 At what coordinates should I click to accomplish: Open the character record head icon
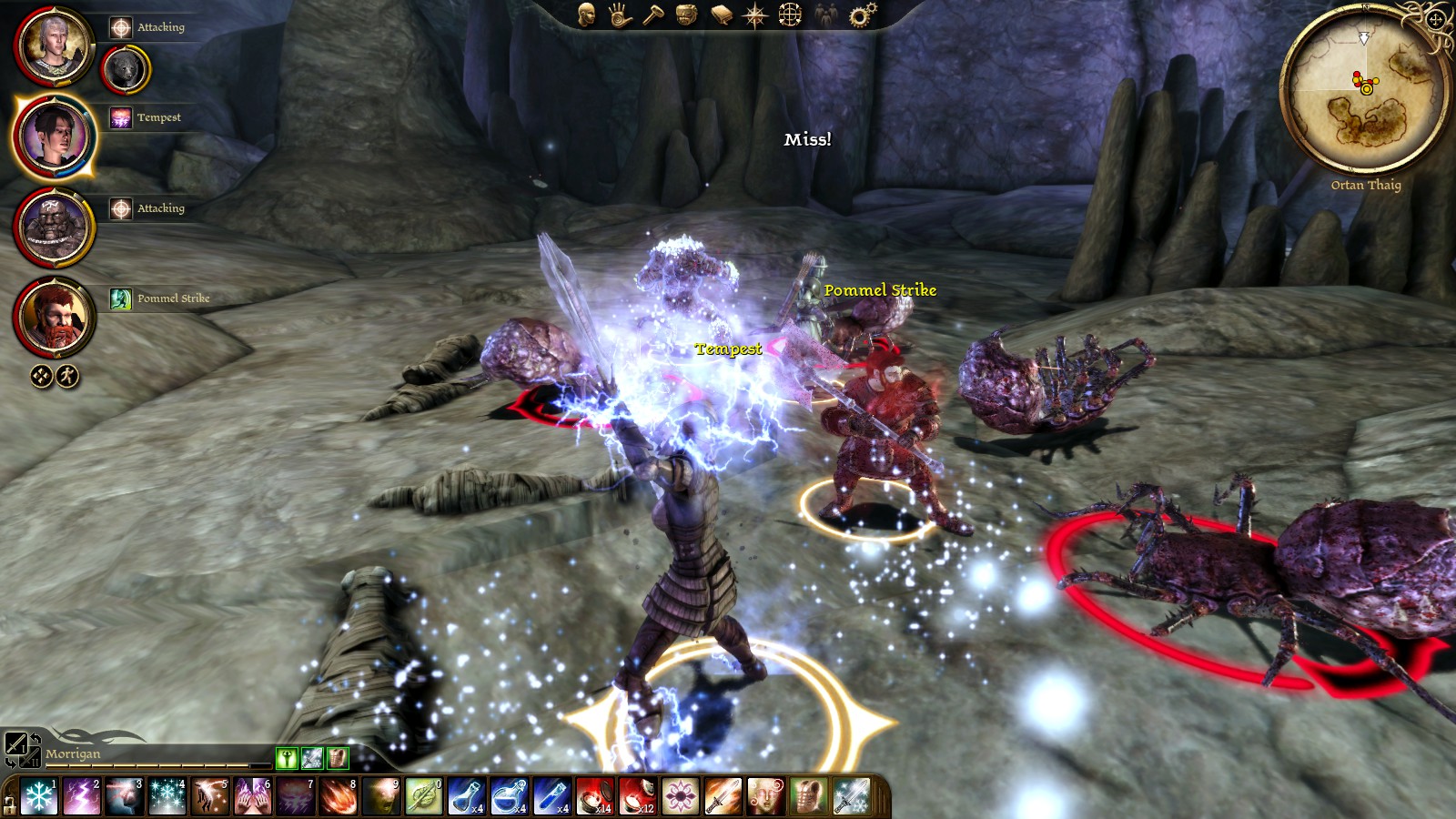tap(586, 15)
